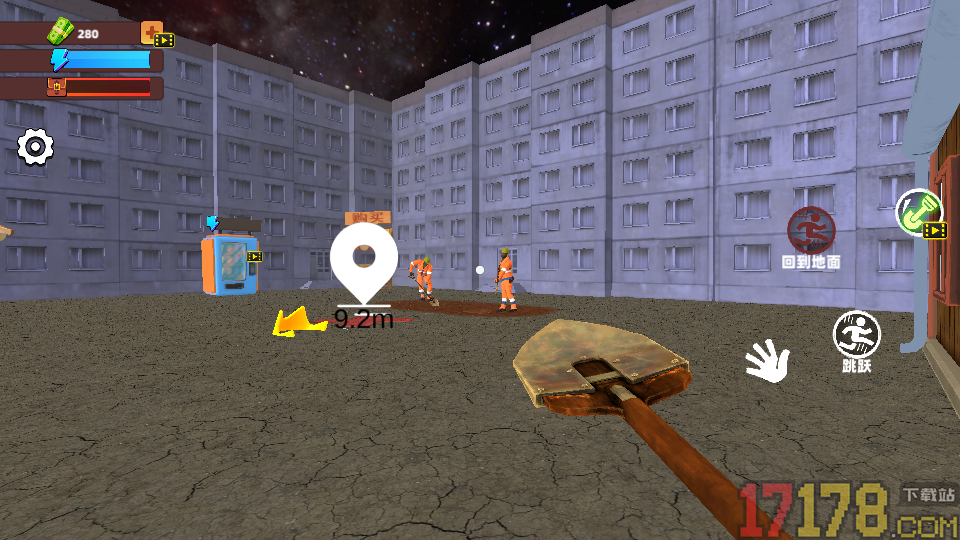The height and width of the screenshot is (540, 960).
Task: Tap the orange plus to add cash
Action: coord(152,33)
